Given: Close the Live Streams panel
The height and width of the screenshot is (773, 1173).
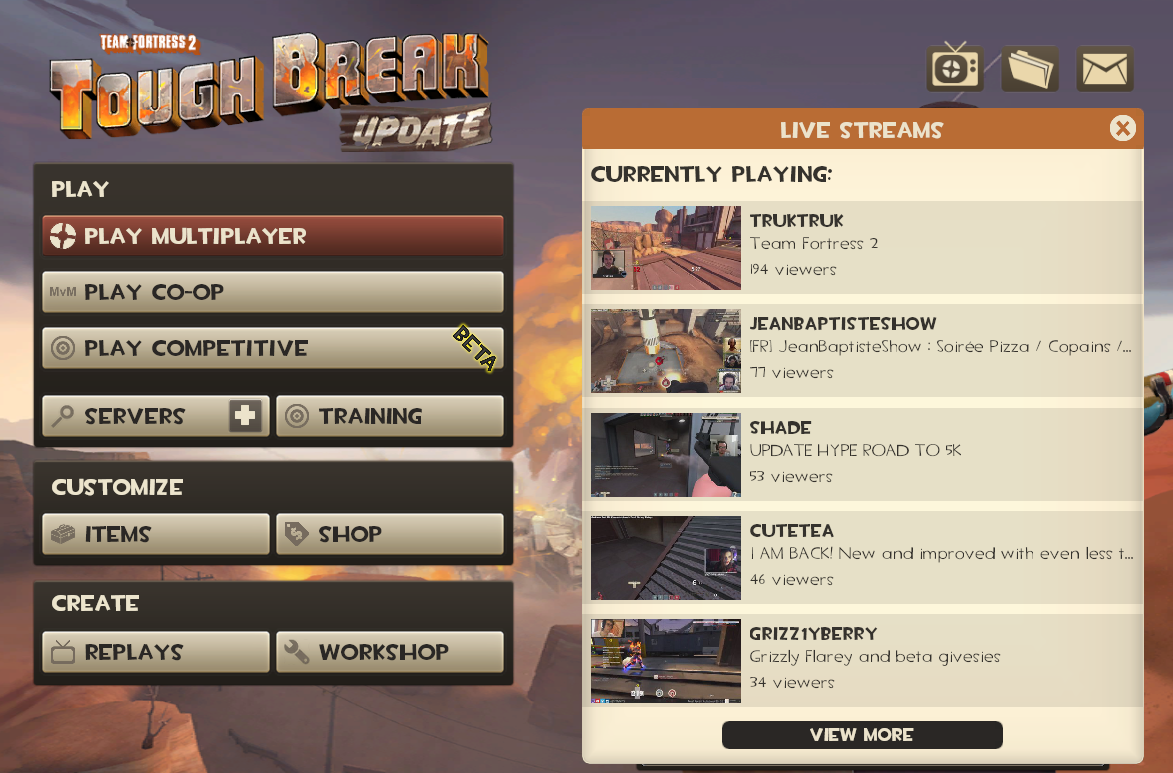Looking at the screenshot, I should pos(1122,128).
